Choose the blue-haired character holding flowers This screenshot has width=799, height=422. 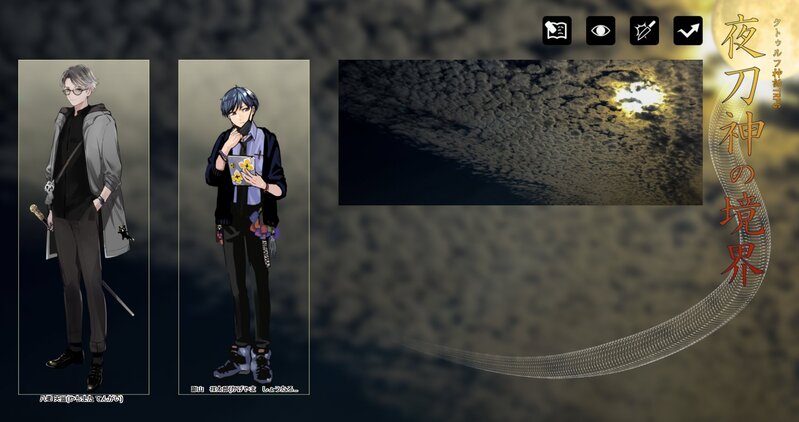pyautogui.click(x=244, y=227)
